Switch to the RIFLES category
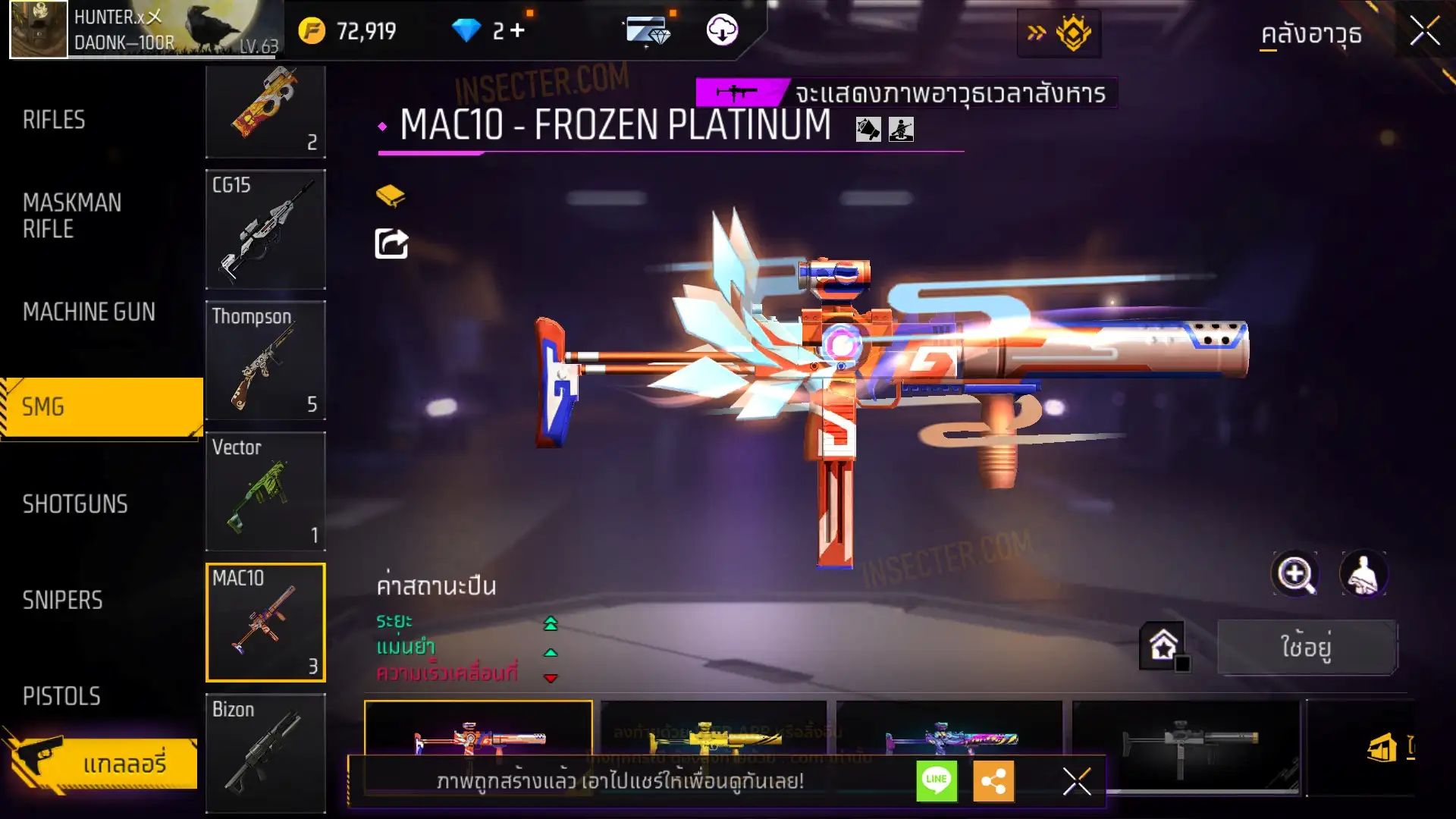The height and width of the screenshot is (819, 1456). pyautogui.click(x=54, y=120)
